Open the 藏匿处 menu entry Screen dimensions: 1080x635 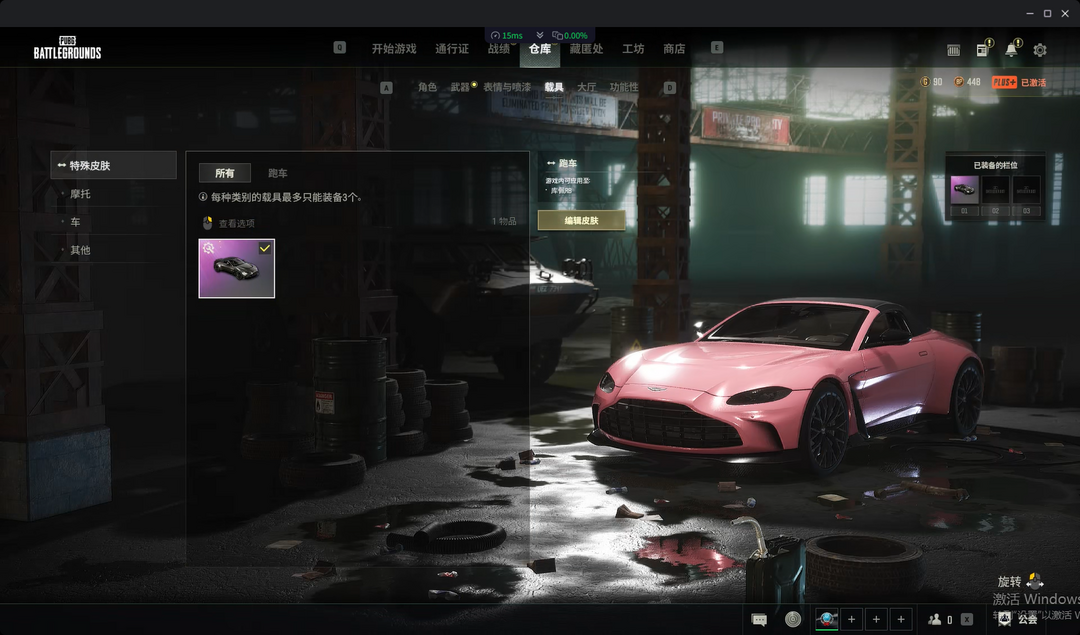pos(586,49)
